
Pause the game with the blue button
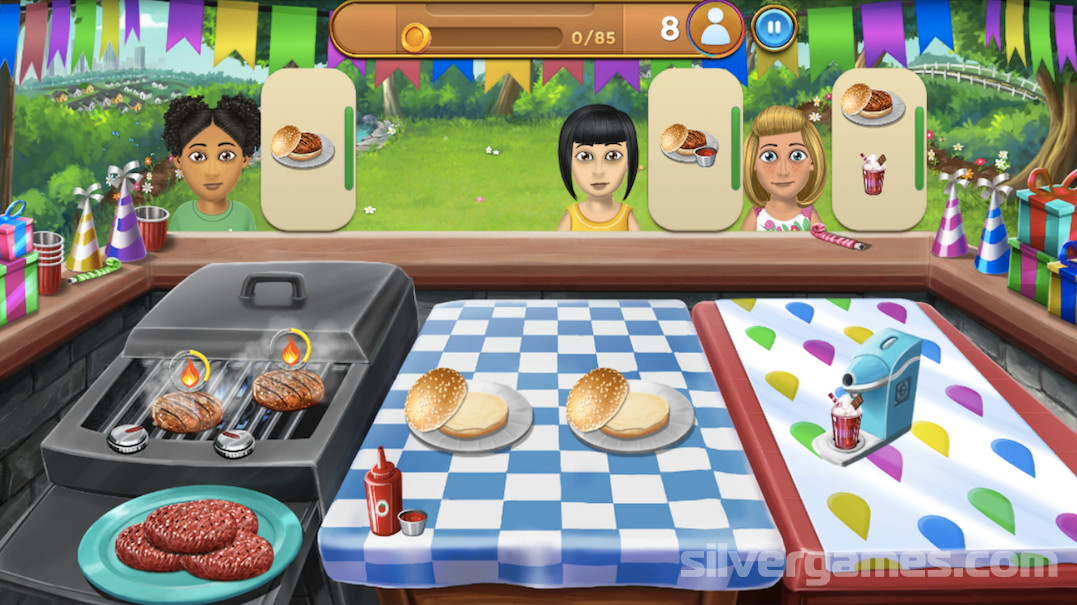[772, 28]
